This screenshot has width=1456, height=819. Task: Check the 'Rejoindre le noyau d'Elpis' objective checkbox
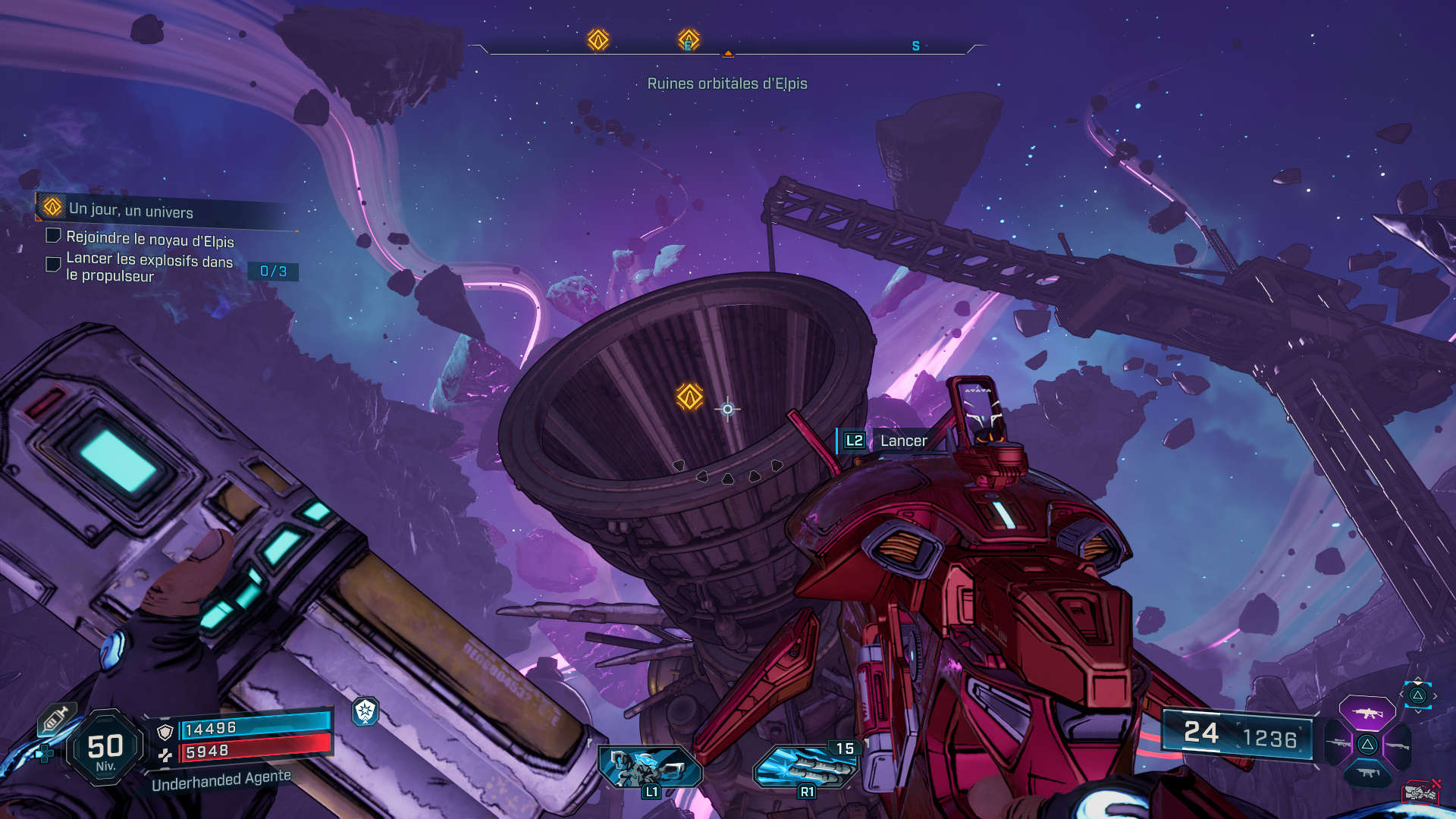point(55,237)
